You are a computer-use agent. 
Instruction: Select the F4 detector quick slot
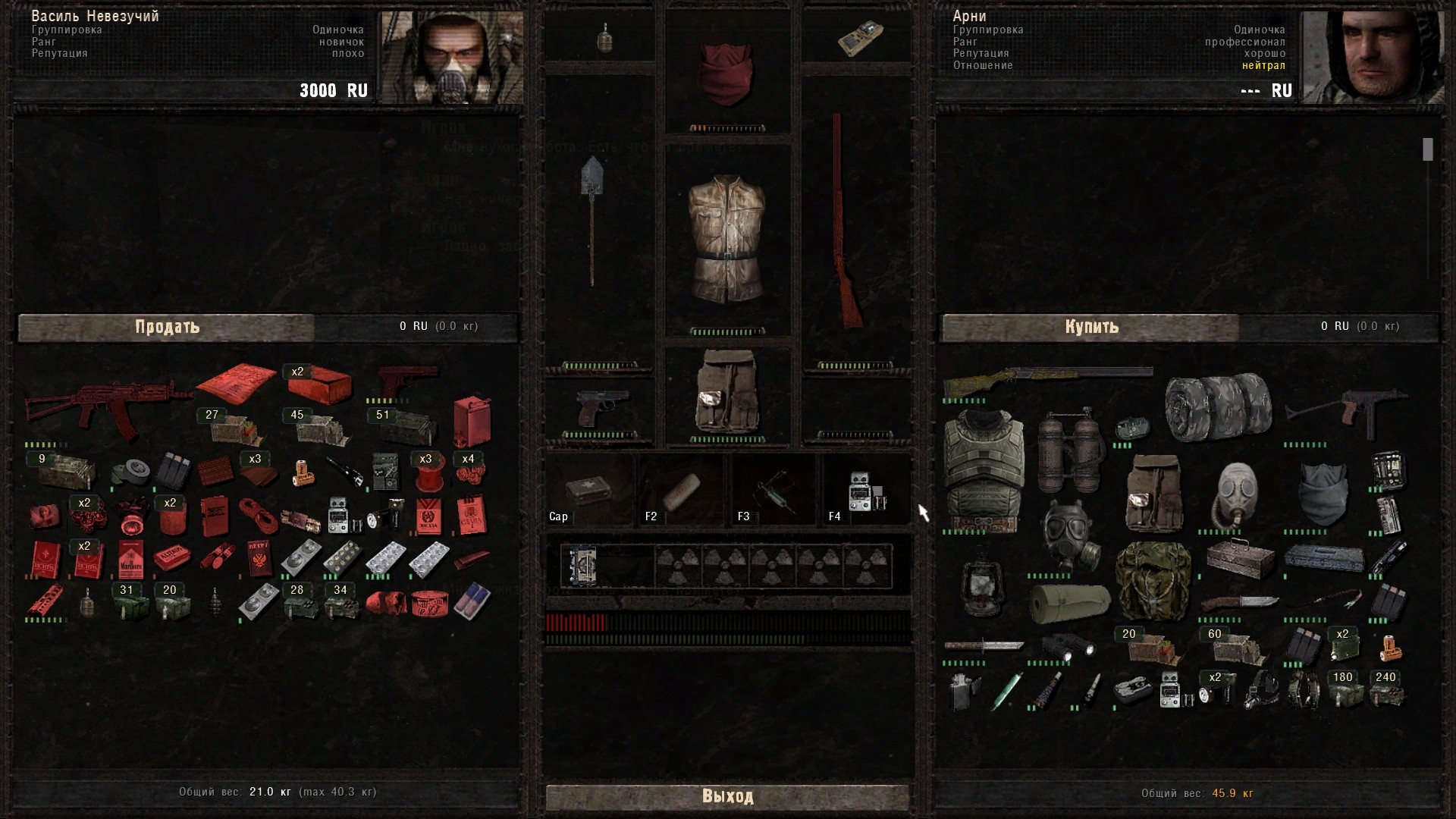point(866,491)
